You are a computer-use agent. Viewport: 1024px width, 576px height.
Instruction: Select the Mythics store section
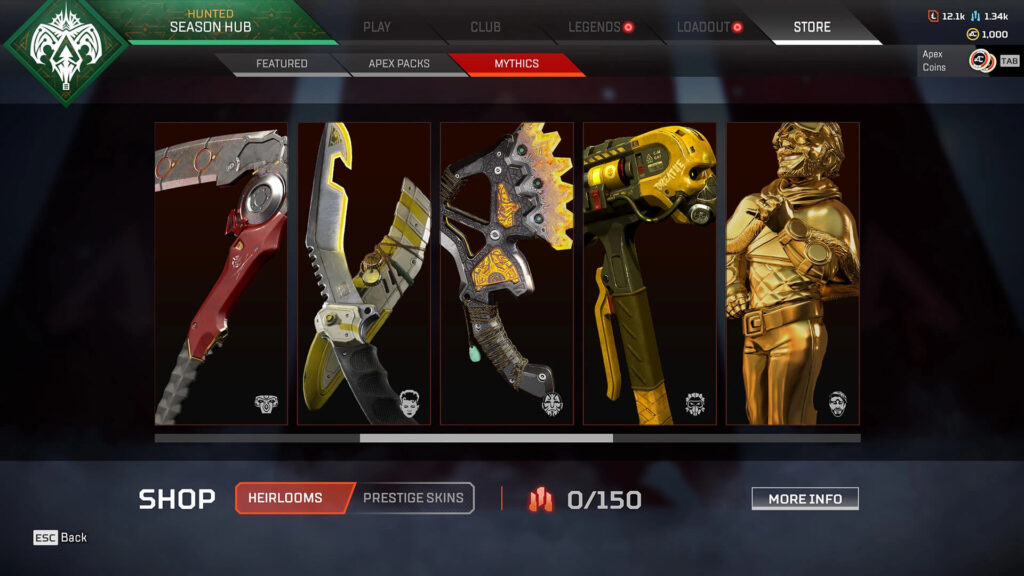pyautogui.click(x=516, y=64)
